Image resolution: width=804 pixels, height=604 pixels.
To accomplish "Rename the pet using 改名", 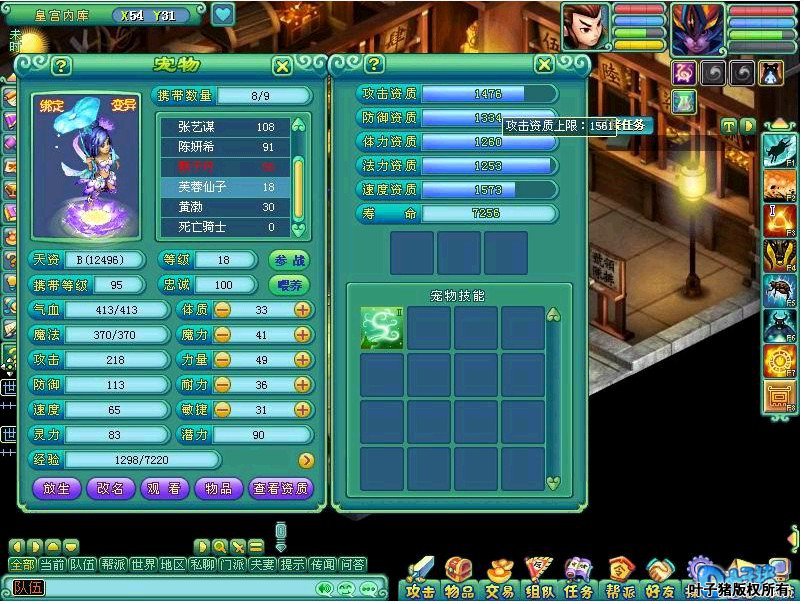I will tap(110, 488).
